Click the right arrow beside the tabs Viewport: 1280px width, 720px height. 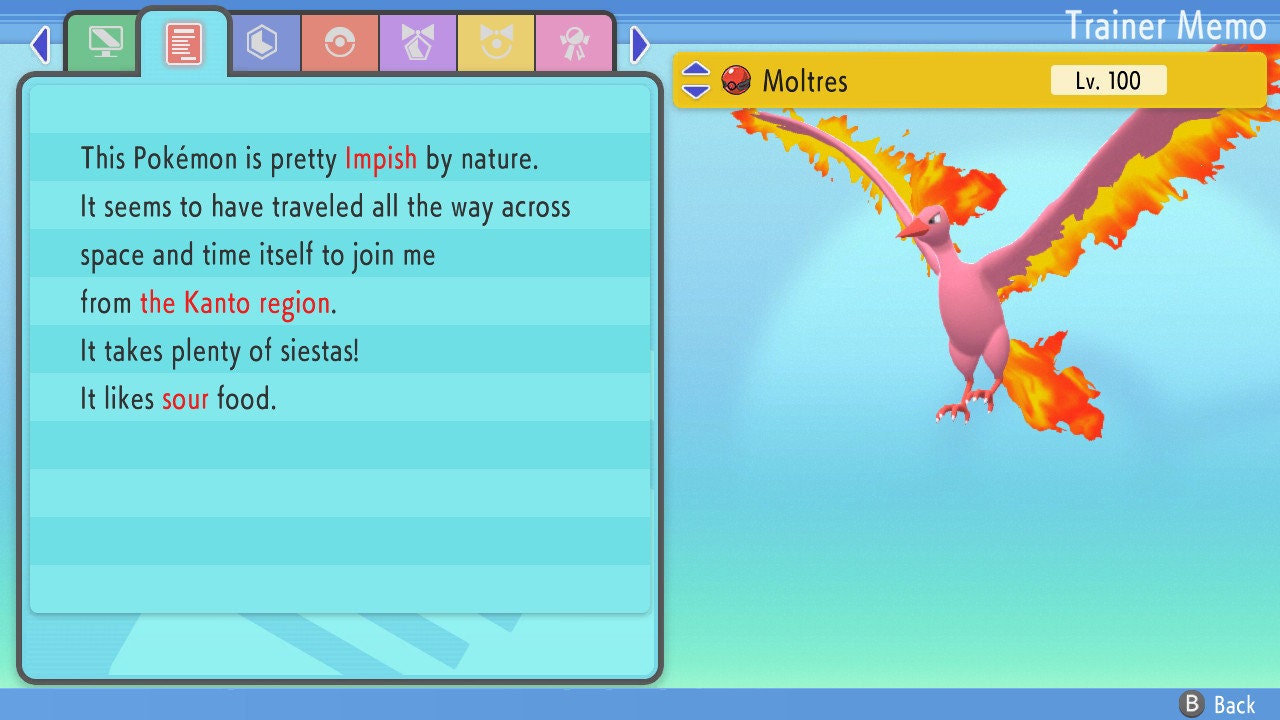640,44
